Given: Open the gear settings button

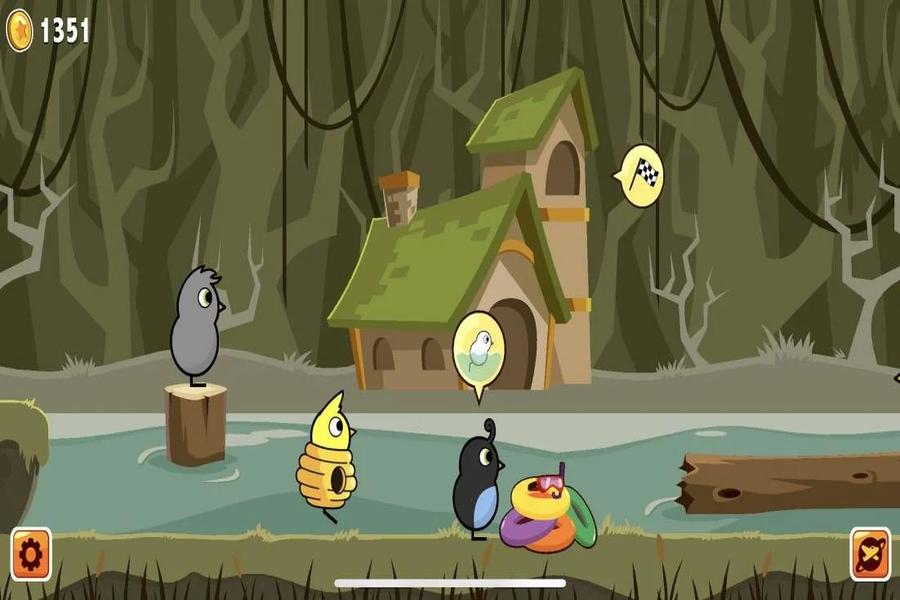Looking at the screenshot, I should [30, 553].
